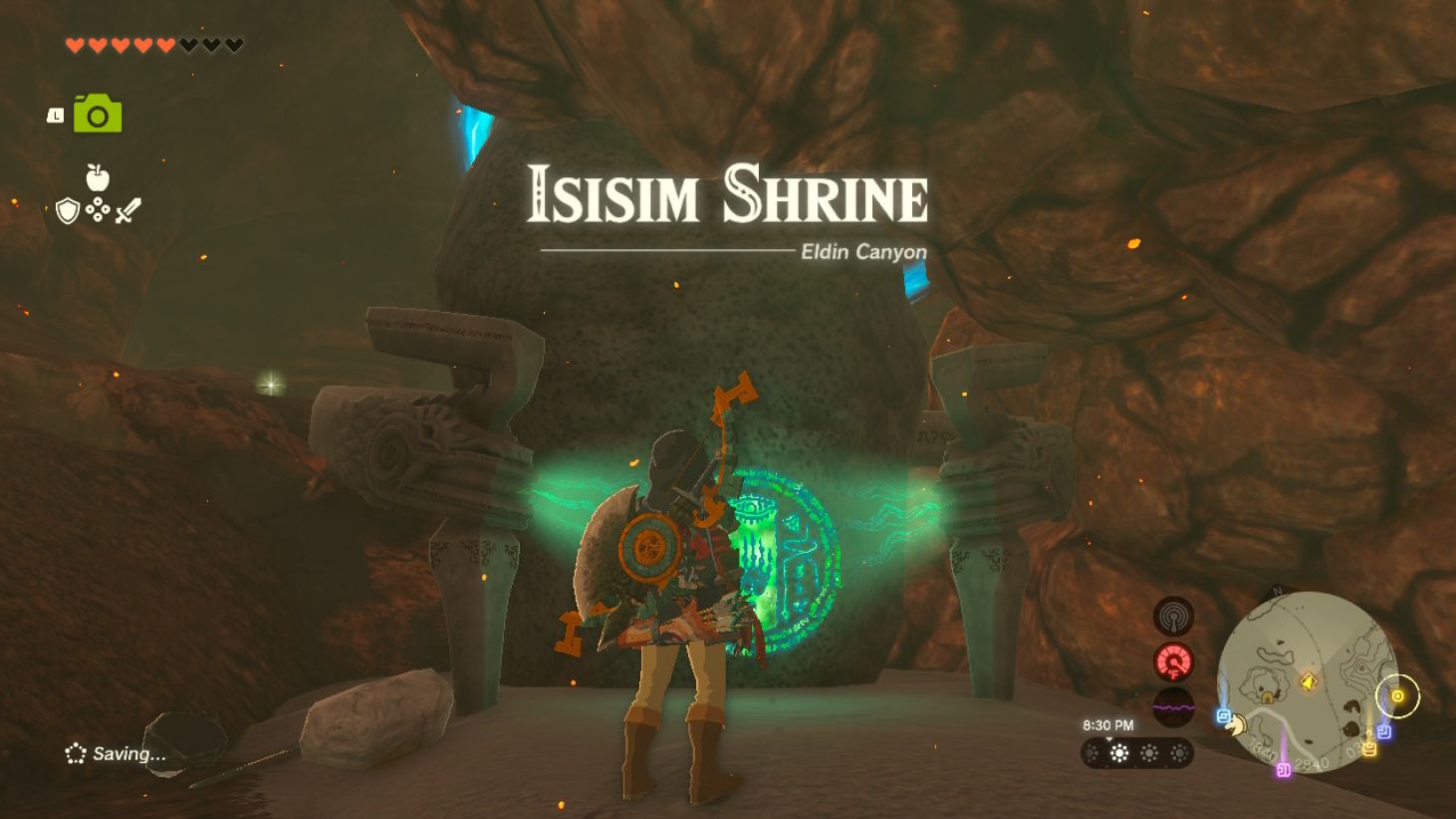
Task: Toggle the last empty heart container
Action: click(x=233, y=45)
